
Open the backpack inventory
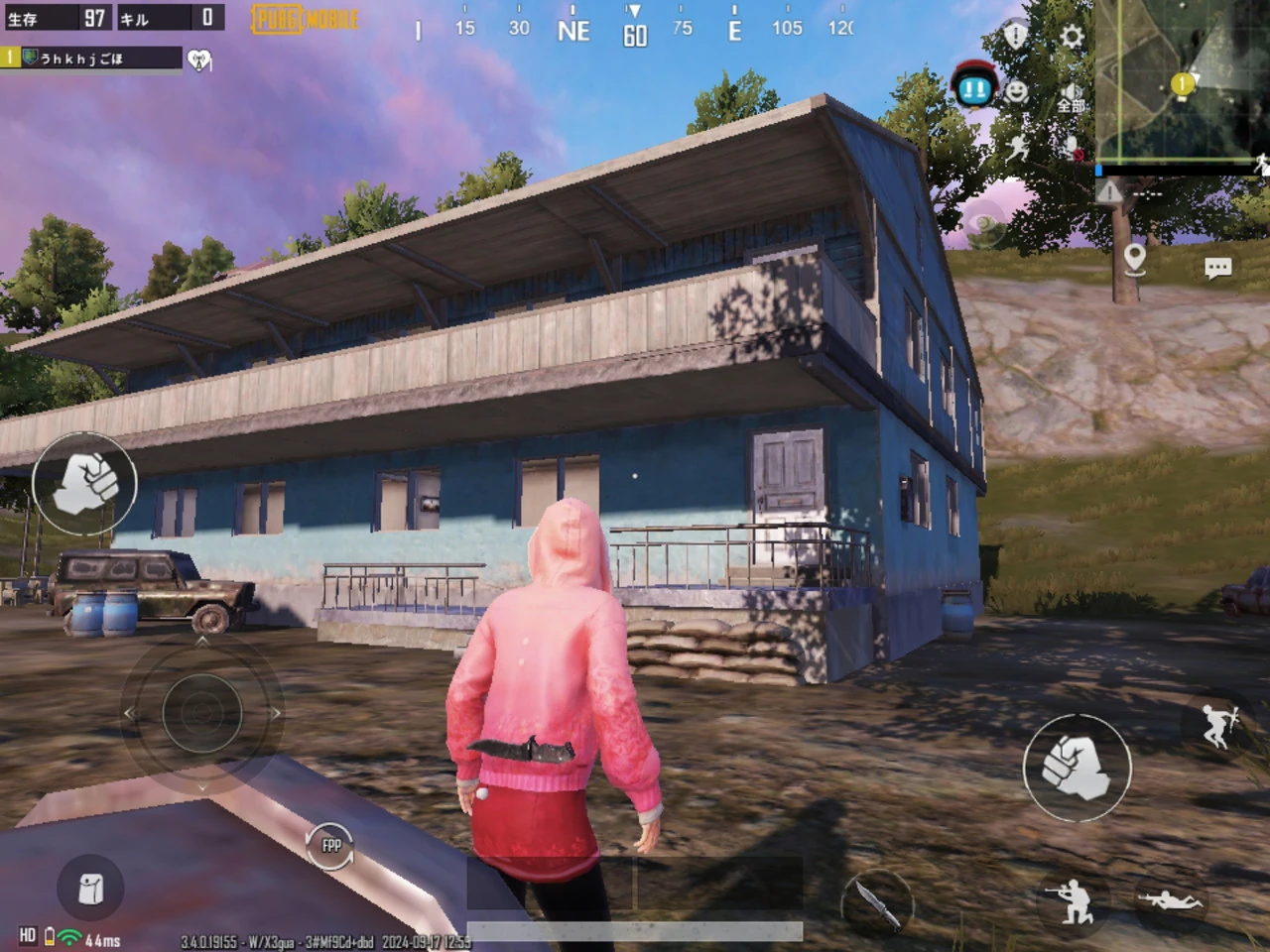(x=90, y=888)
